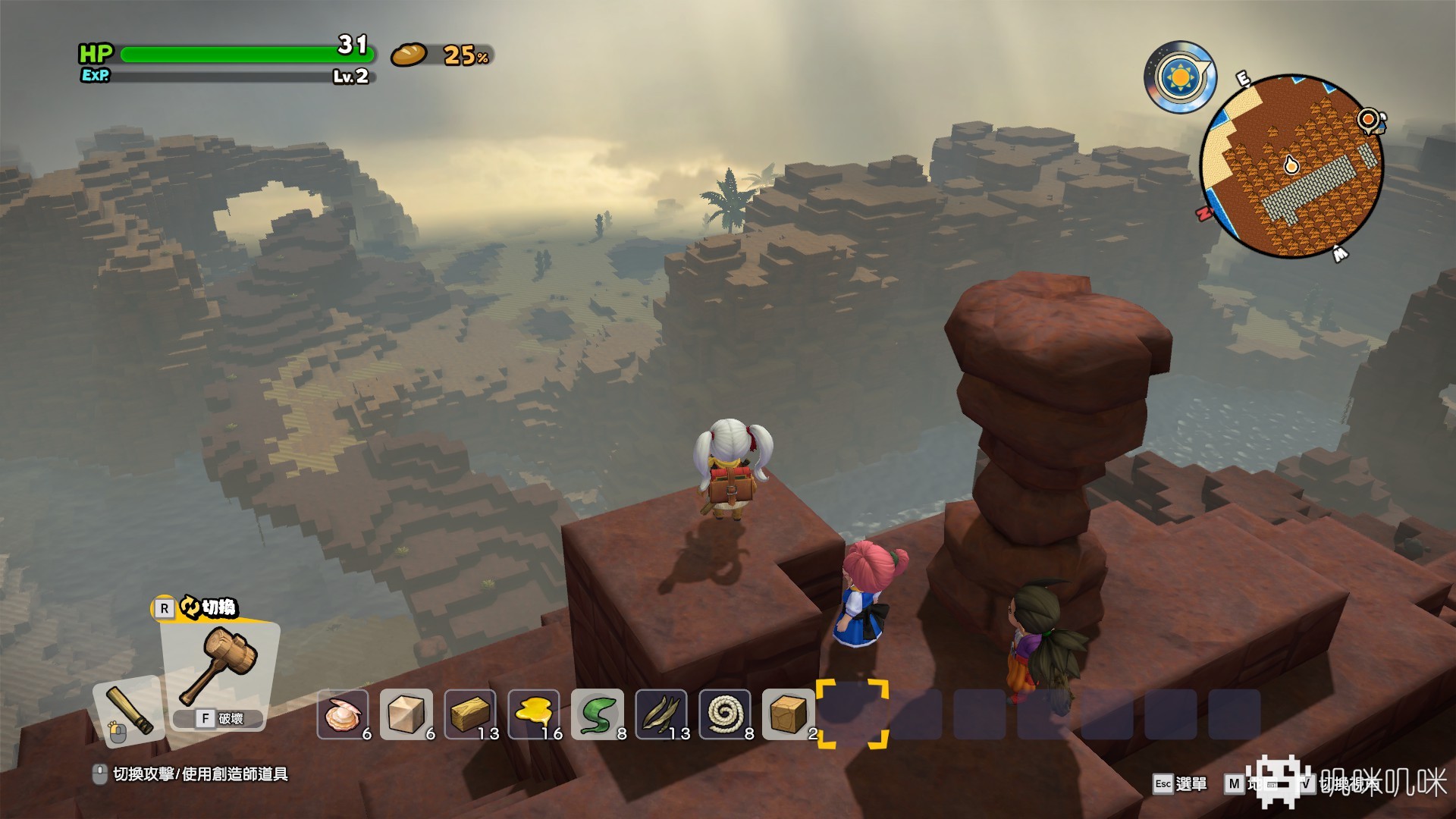Select the seashell hotbar slot

click(x=343, y=714)
